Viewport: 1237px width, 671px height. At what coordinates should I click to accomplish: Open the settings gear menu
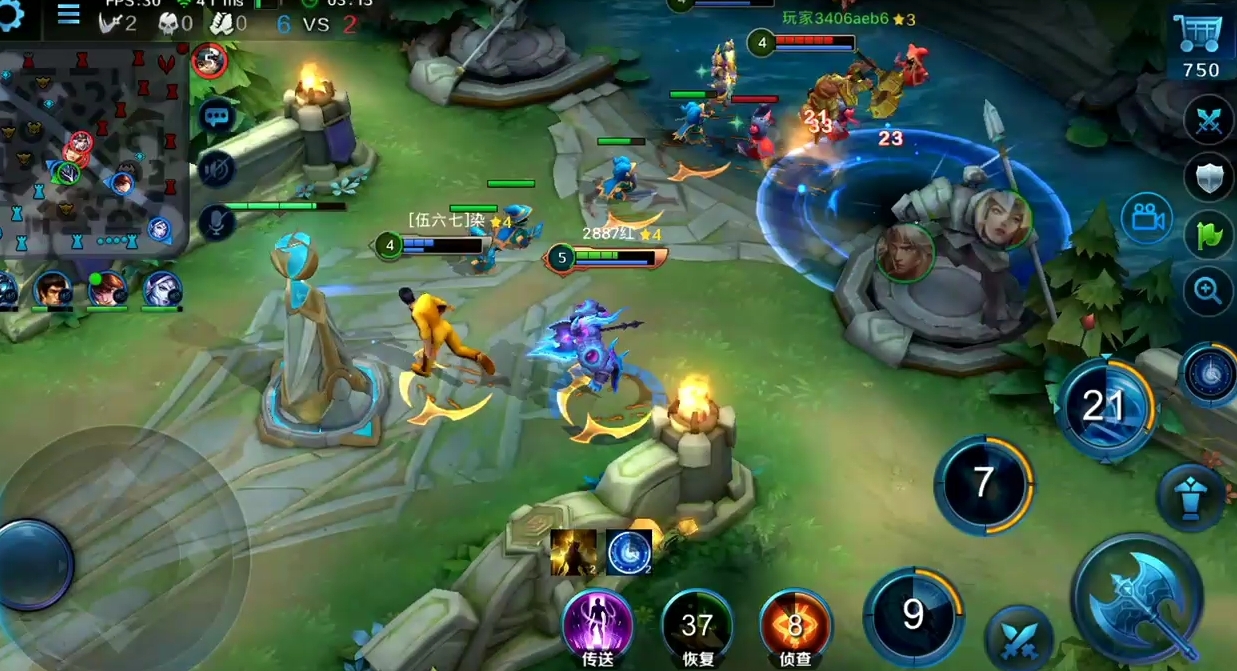[x=12, y=16]
